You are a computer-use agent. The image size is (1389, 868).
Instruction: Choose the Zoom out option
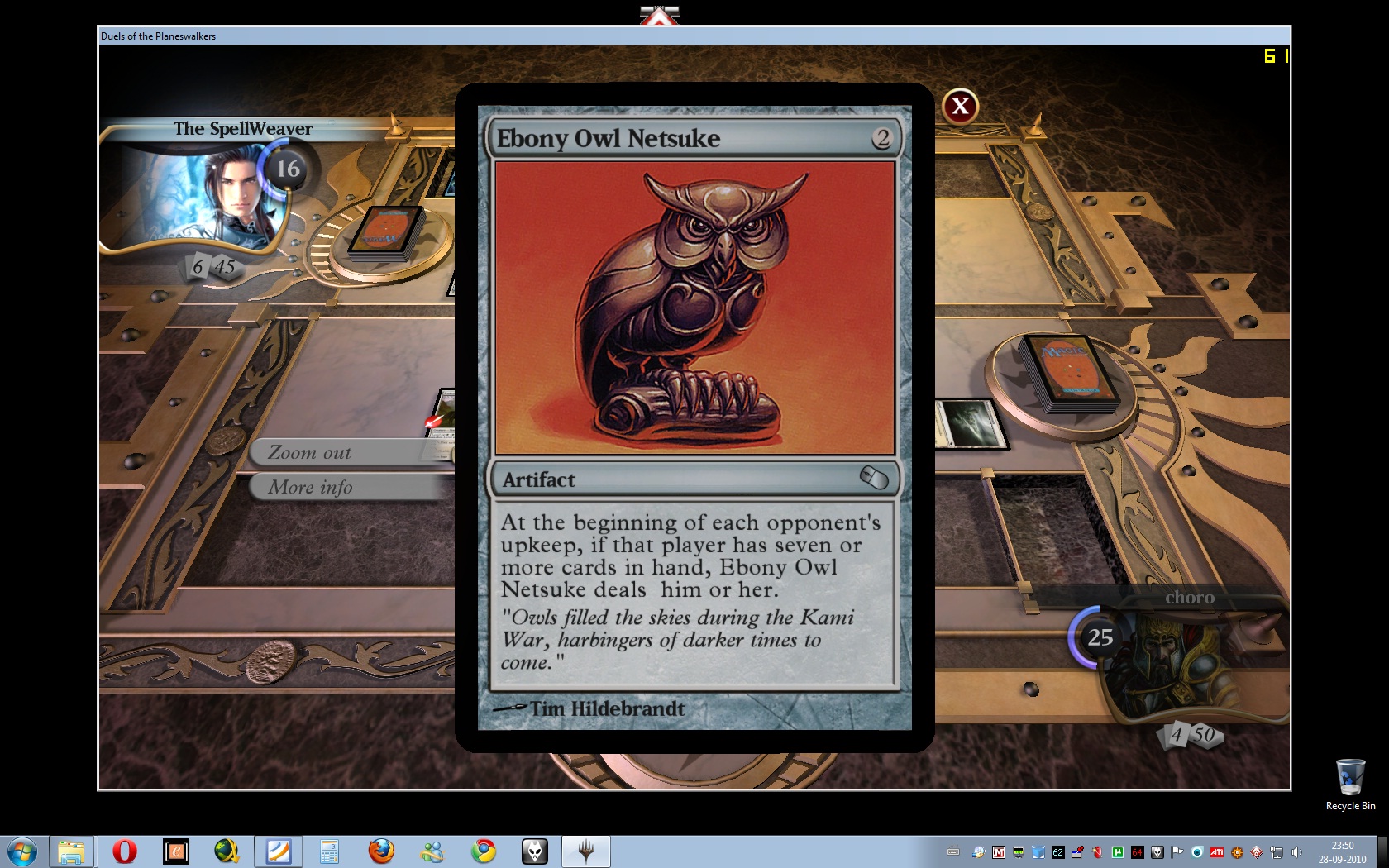pyautogui.click(x=347, y=453)
